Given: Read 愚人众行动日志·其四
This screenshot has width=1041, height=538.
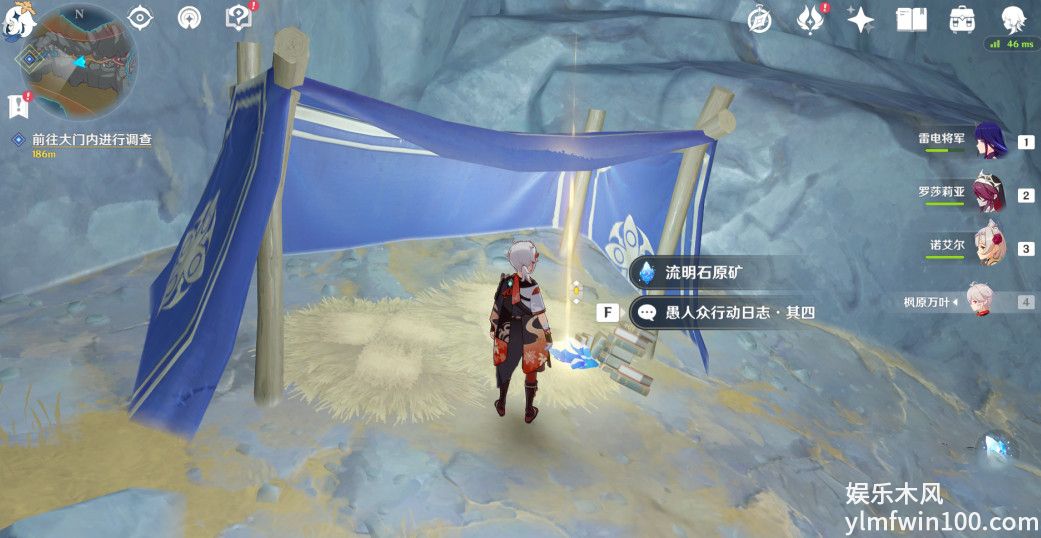Looking at the screenshot, I should pyautogui.click(x=727, y=313).
